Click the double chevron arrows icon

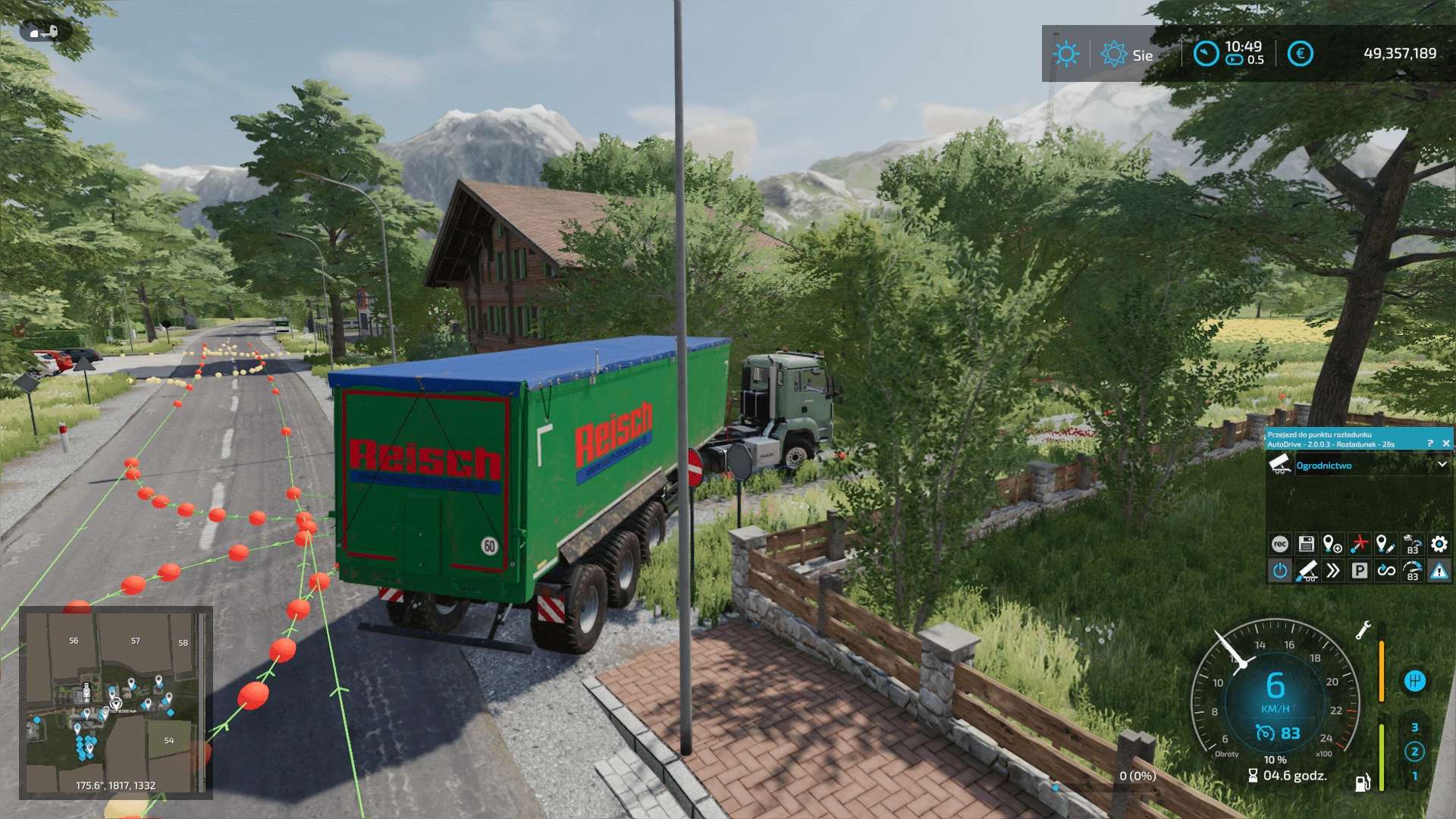(1332, 570)
